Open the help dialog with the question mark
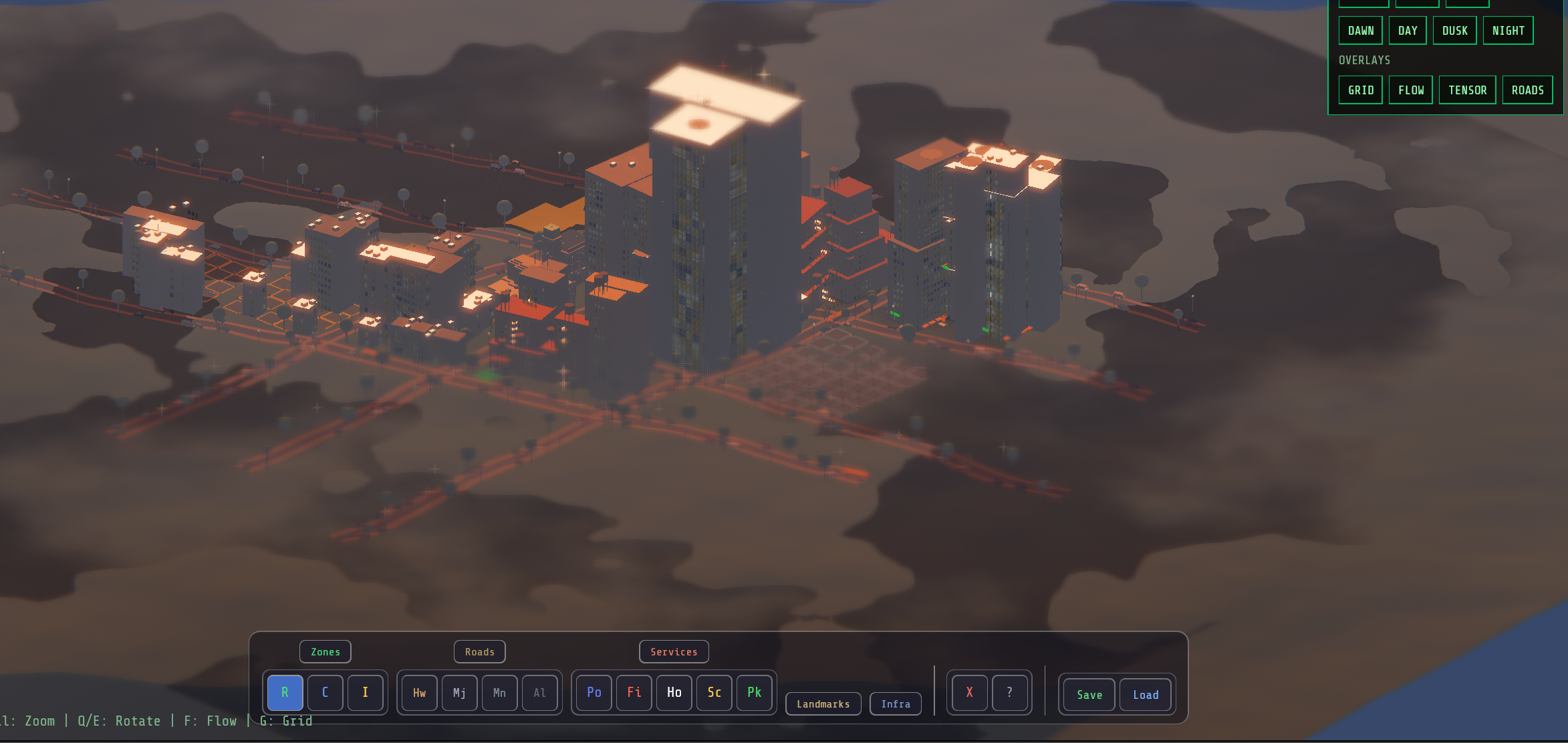 (x=1010, y=693)
